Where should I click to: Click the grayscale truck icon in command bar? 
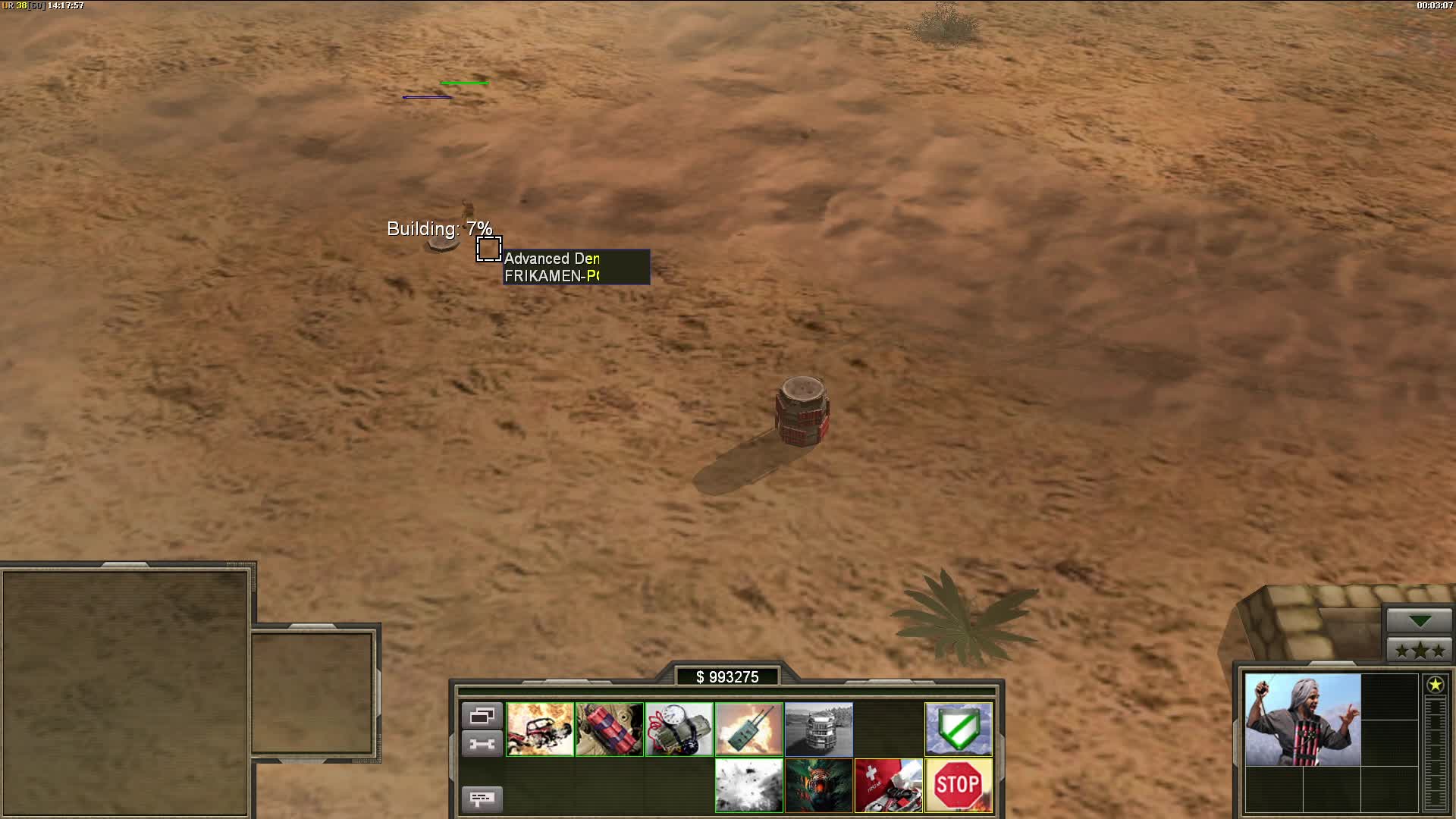tap(819, 730)
